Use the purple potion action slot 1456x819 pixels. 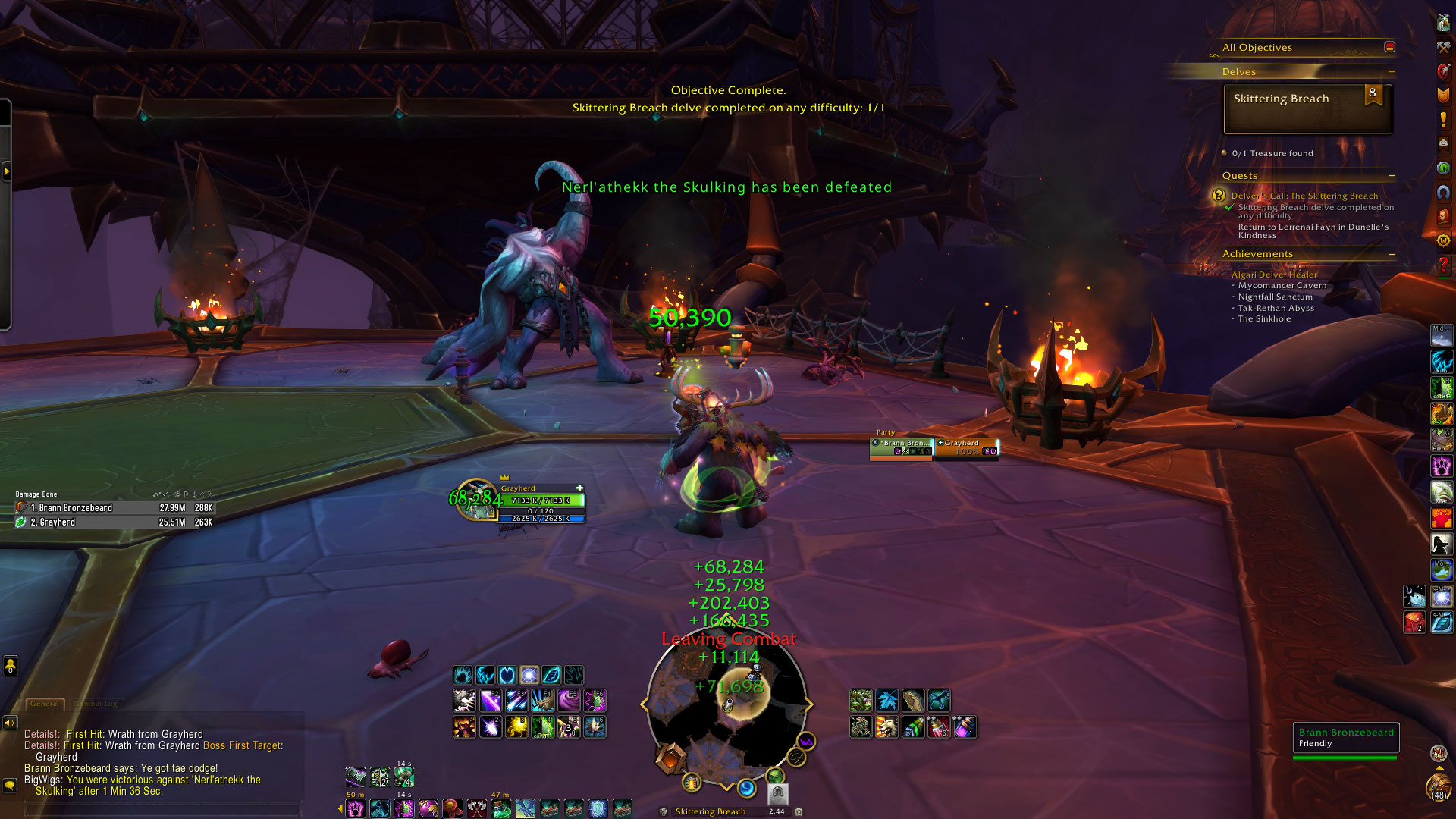[x=964, y=727]
